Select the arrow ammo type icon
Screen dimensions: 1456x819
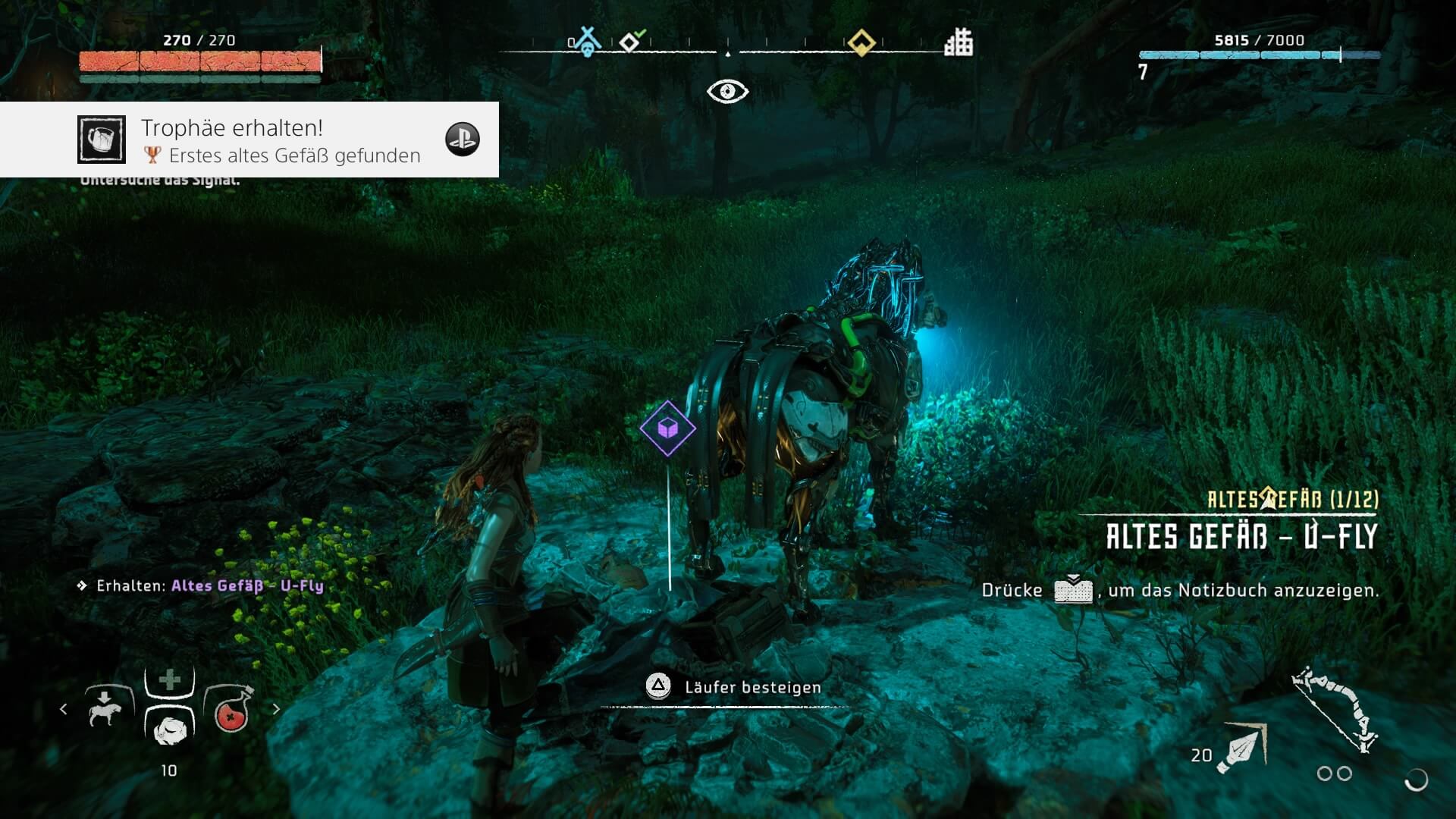point(1241,748)
